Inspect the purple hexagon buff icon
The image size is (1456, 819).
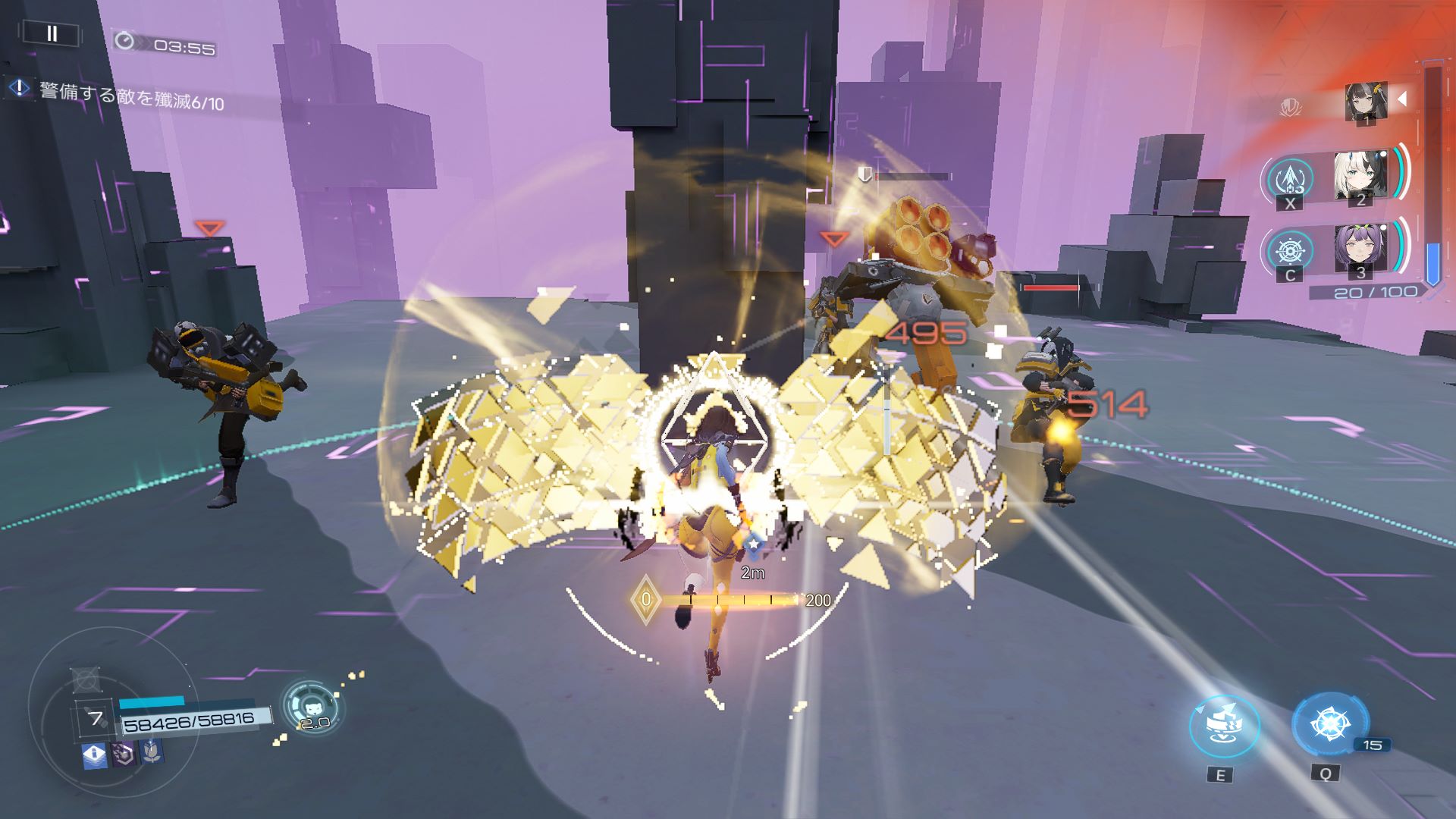point(124,753)
